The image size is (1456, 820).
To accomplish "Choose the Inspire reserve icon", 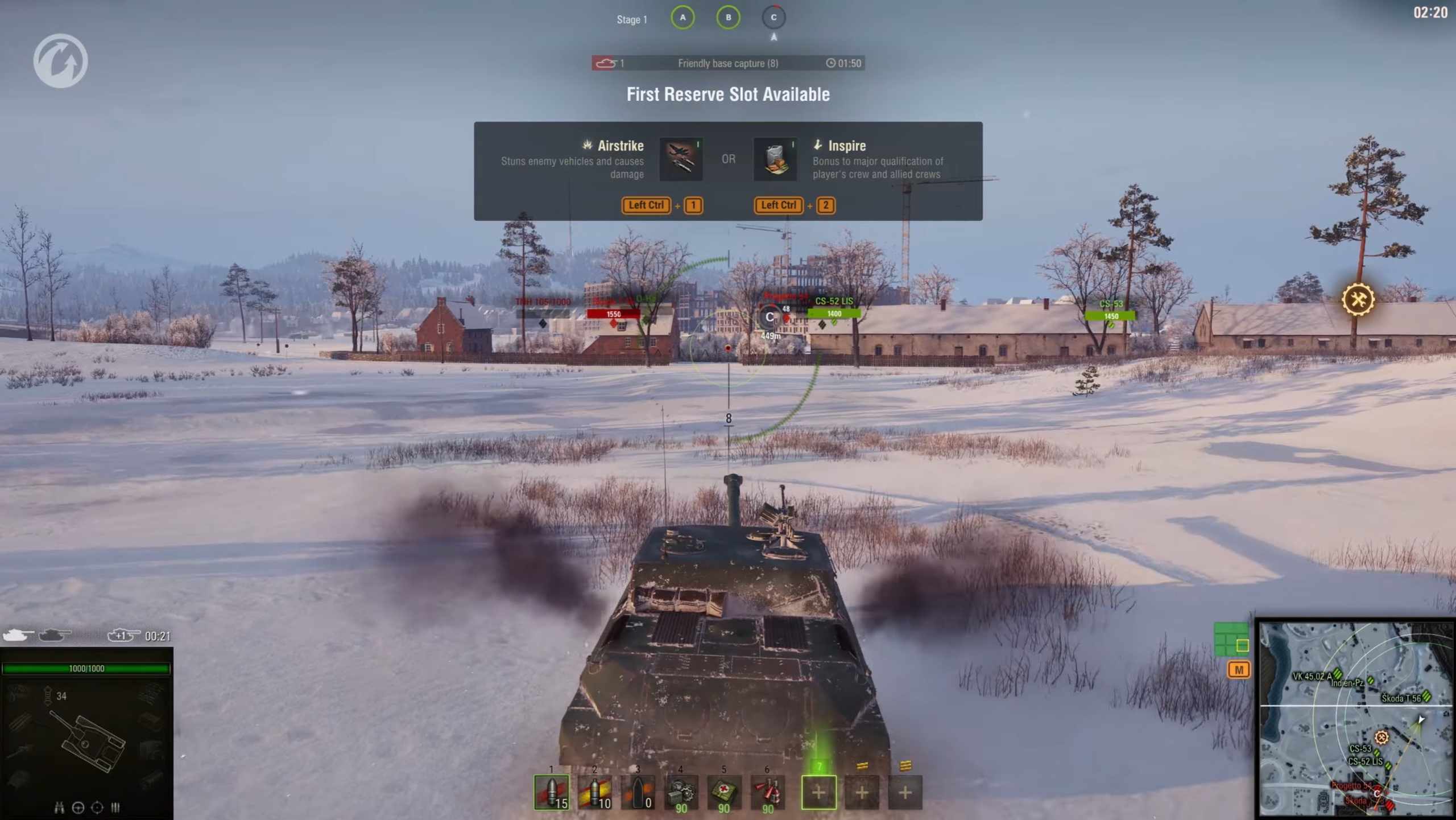I will pos(775,159).
